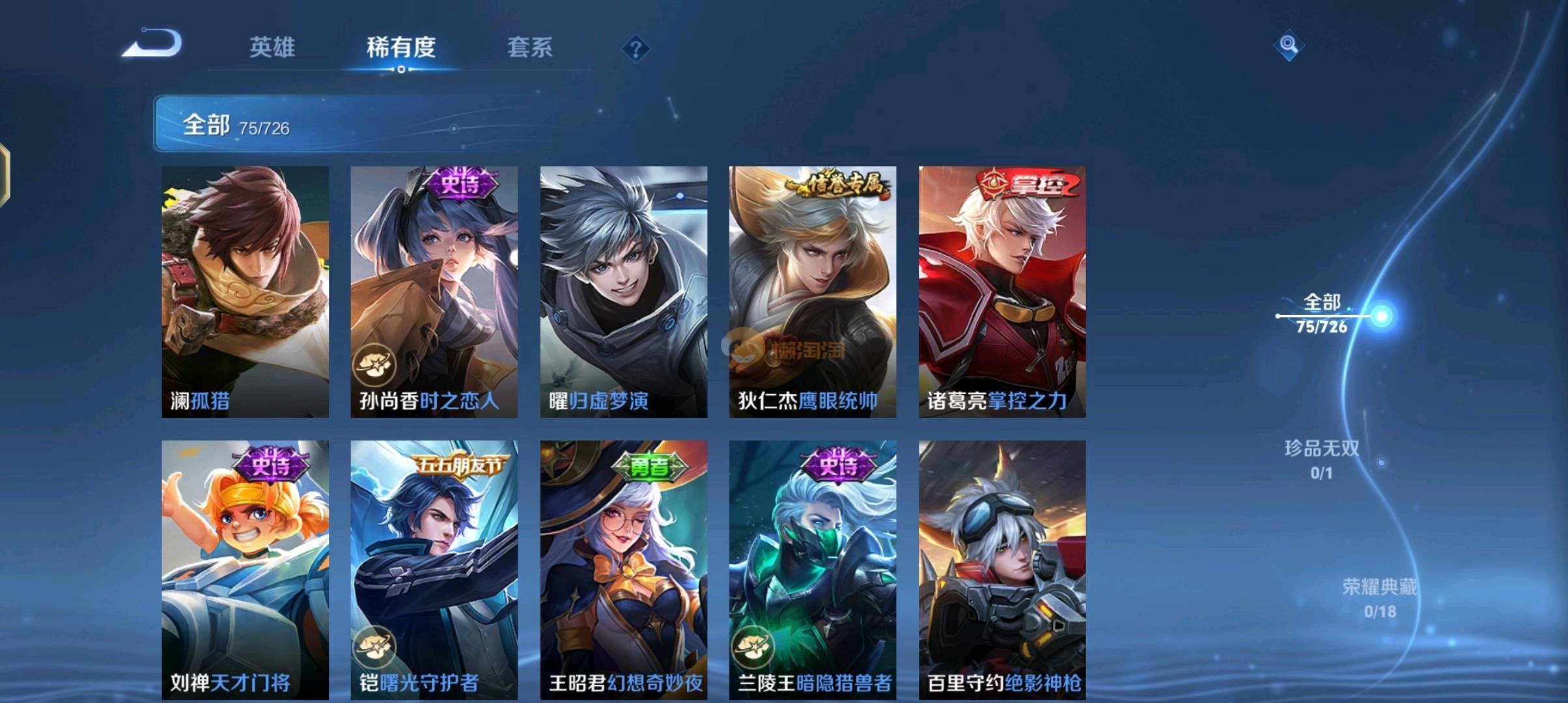This screenshot has width=1568, height=703.
Task: Select the 稀有度 tab
Action: [400, 47]
